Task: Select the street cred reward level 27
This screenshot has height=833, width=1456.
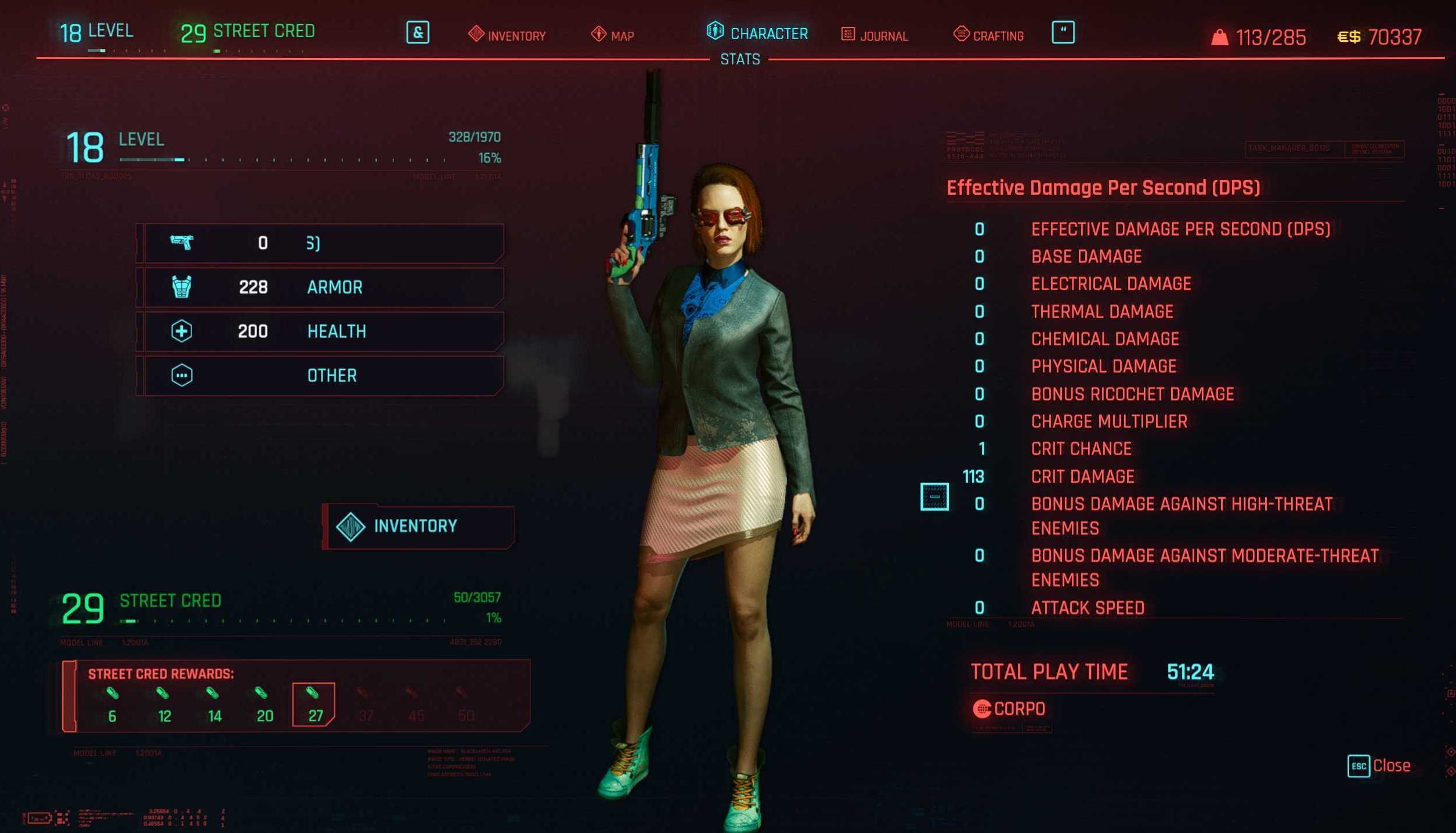Action: [x=314, y=704]
